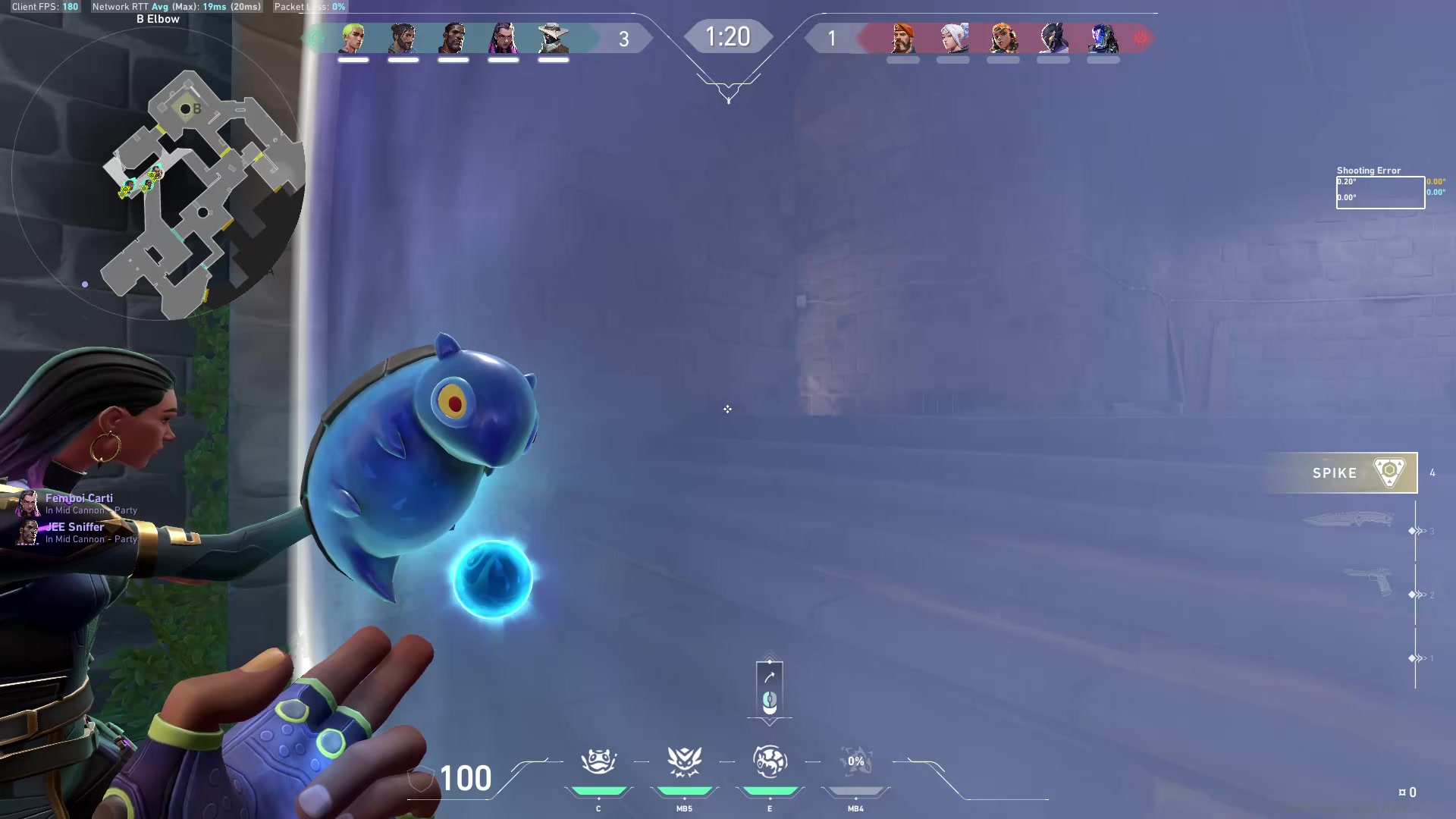Click the white-haired Jett enemy portrait

[953, 38]
